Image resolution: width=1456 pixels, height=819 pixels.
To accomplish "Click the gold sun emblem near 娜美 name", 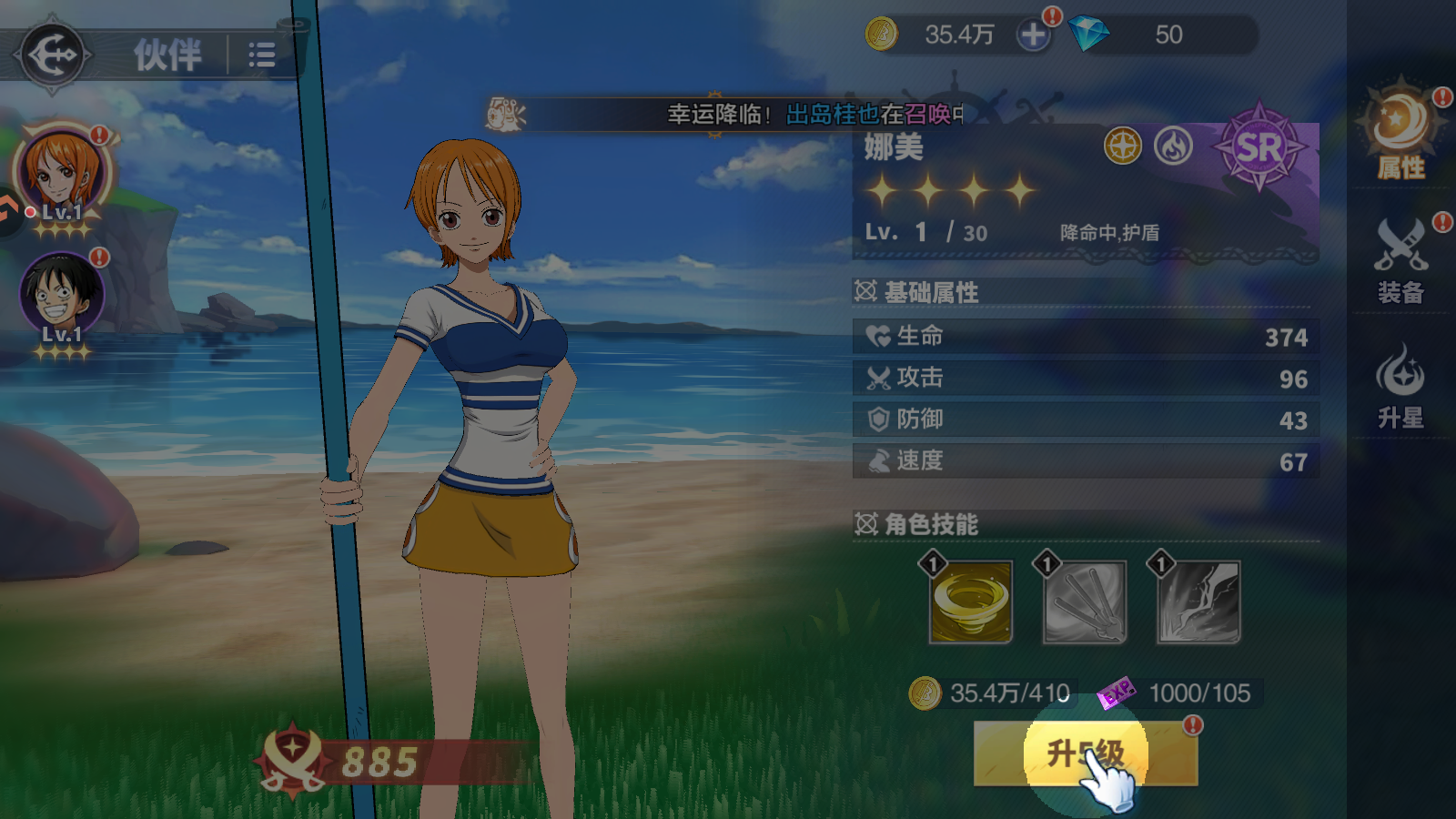I will tap(1122, 146).
